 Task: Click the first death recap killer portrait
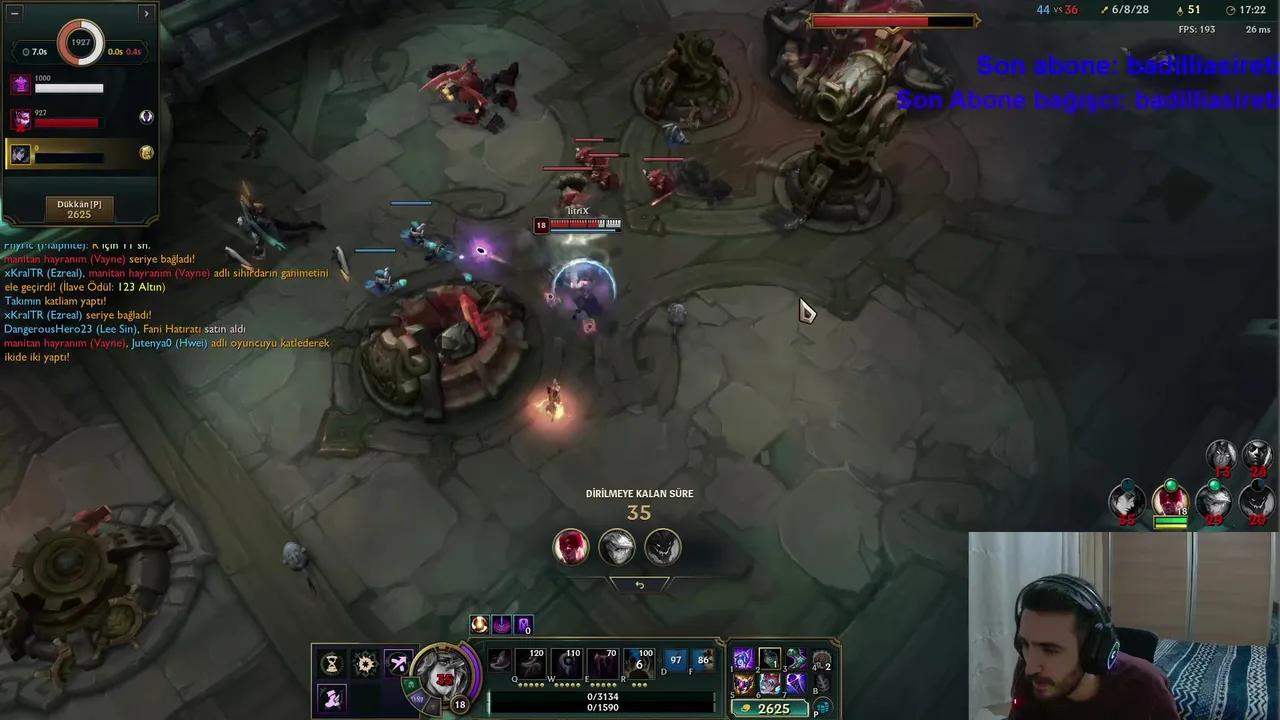click(571, 545)
